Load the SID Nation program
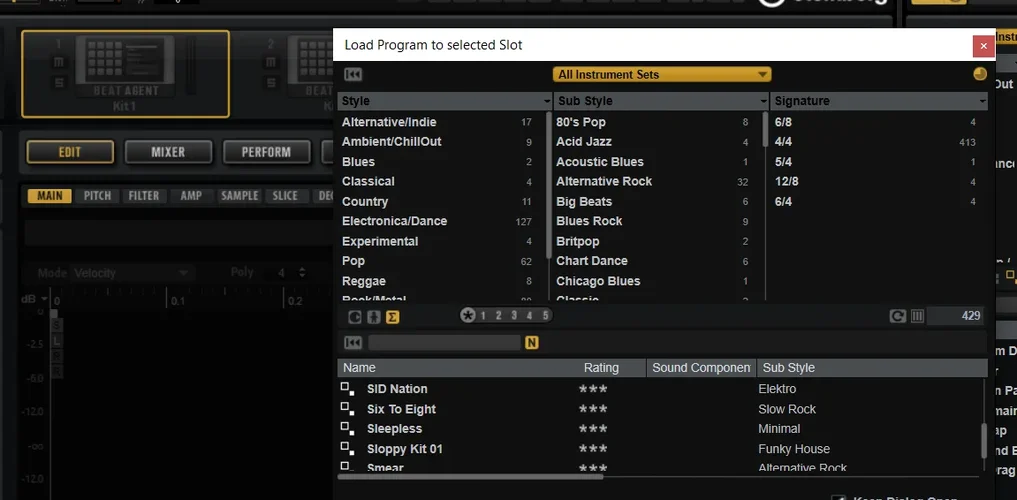Image resolution: width=1017 pixels, height=500 pixels. (x=397, y=389)
